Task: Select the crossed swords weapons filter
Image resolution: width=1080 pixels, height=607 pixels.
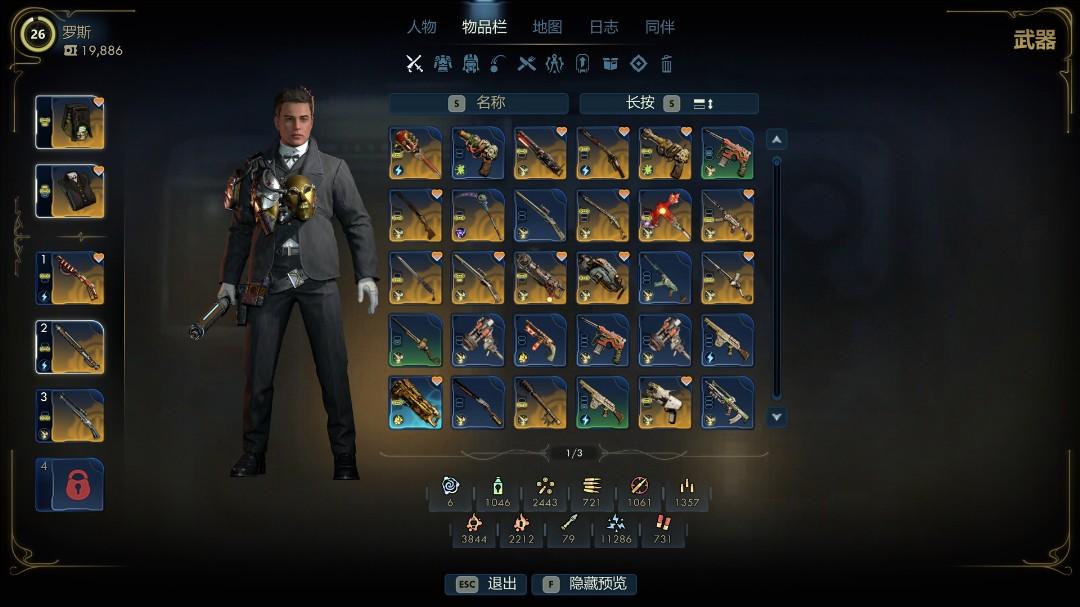Action: (414, 64)
